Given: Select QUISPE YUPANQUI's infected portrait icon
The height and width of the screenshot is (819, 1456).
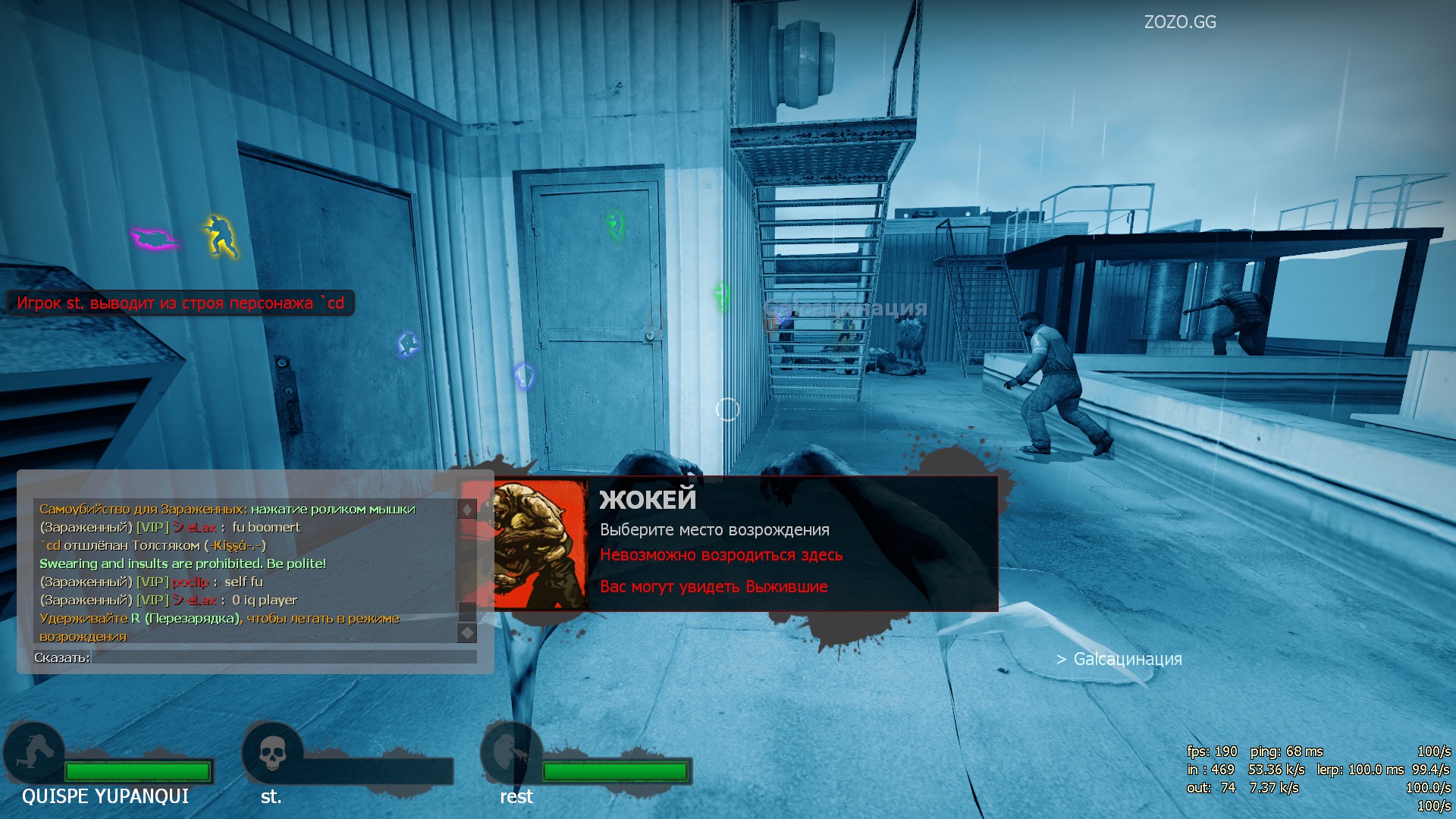Looking at the screenshot, I should point(34,753).
